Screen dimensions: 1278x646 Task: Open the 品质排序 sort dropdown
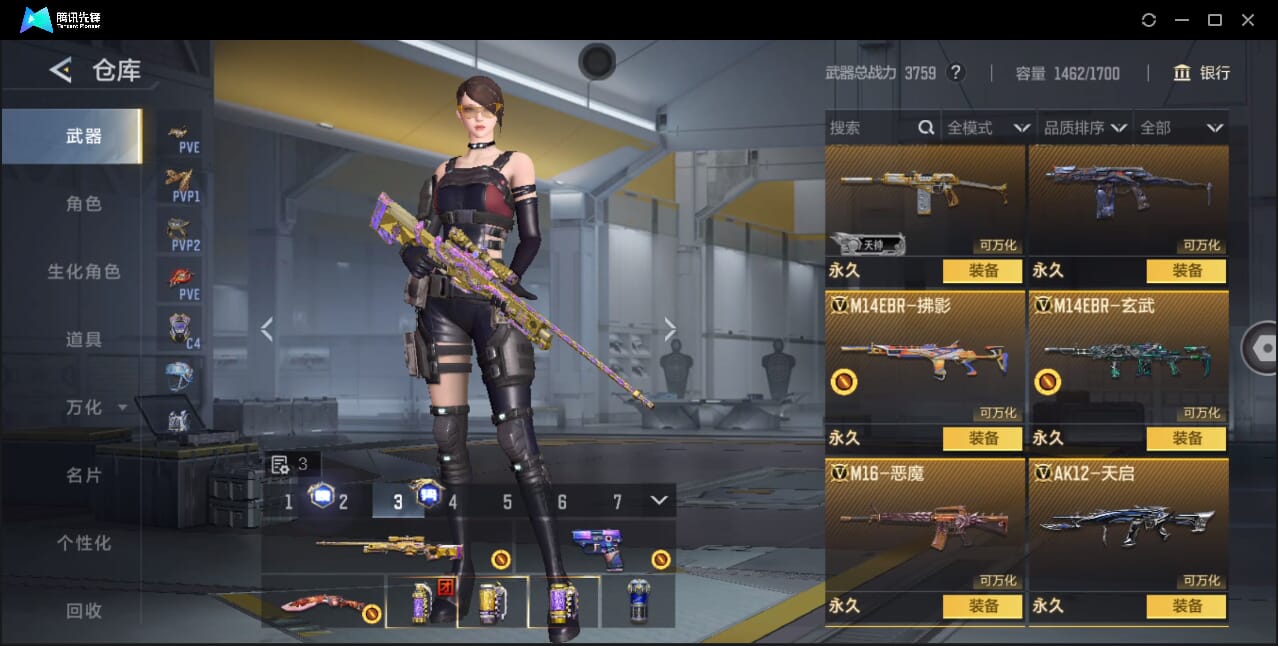tap(1085, 128)
